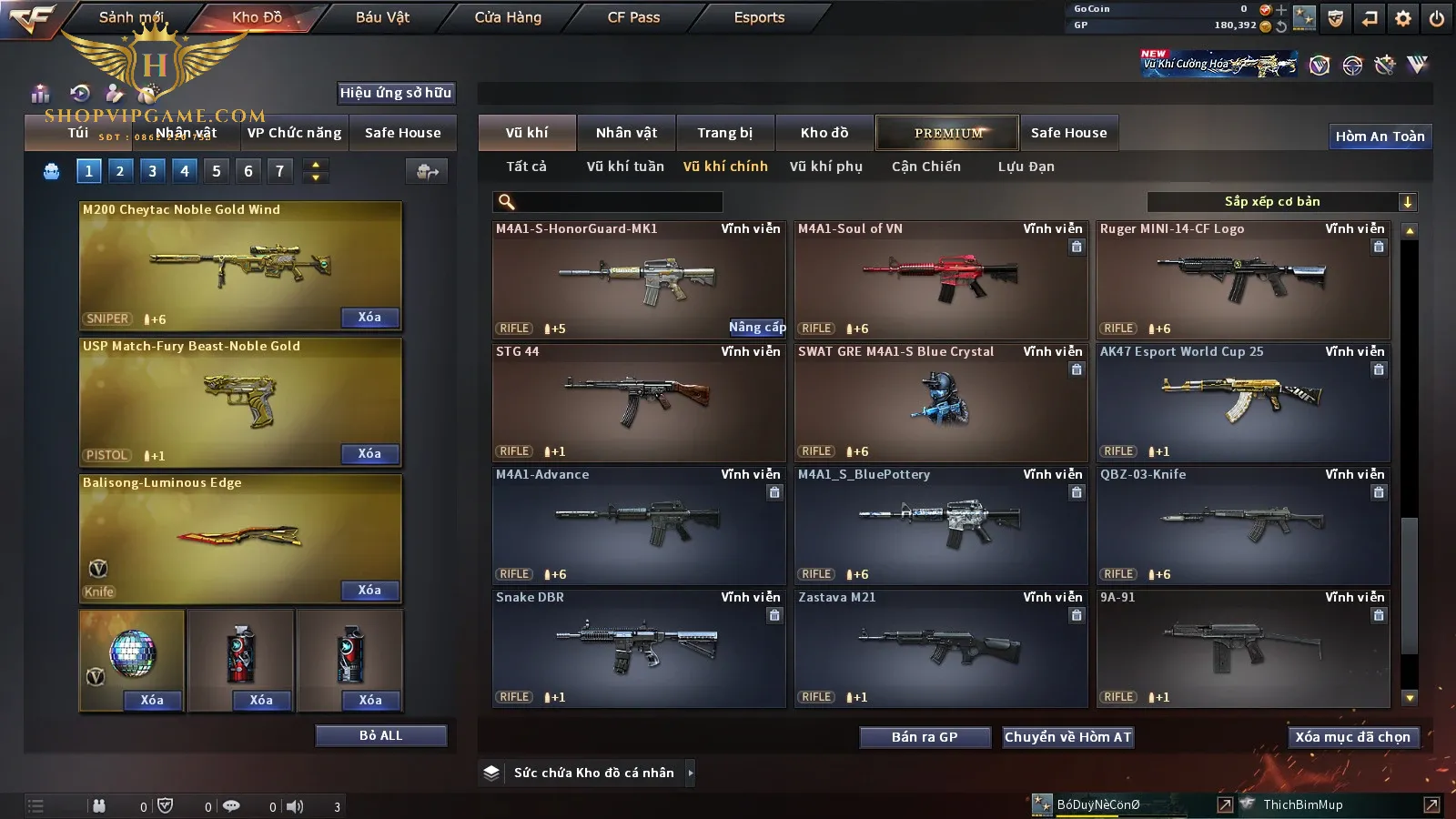Screen dimensions: 1456x819
Task: Show the Vũ khí phụ weapon filter
Action: click(825, 167)
